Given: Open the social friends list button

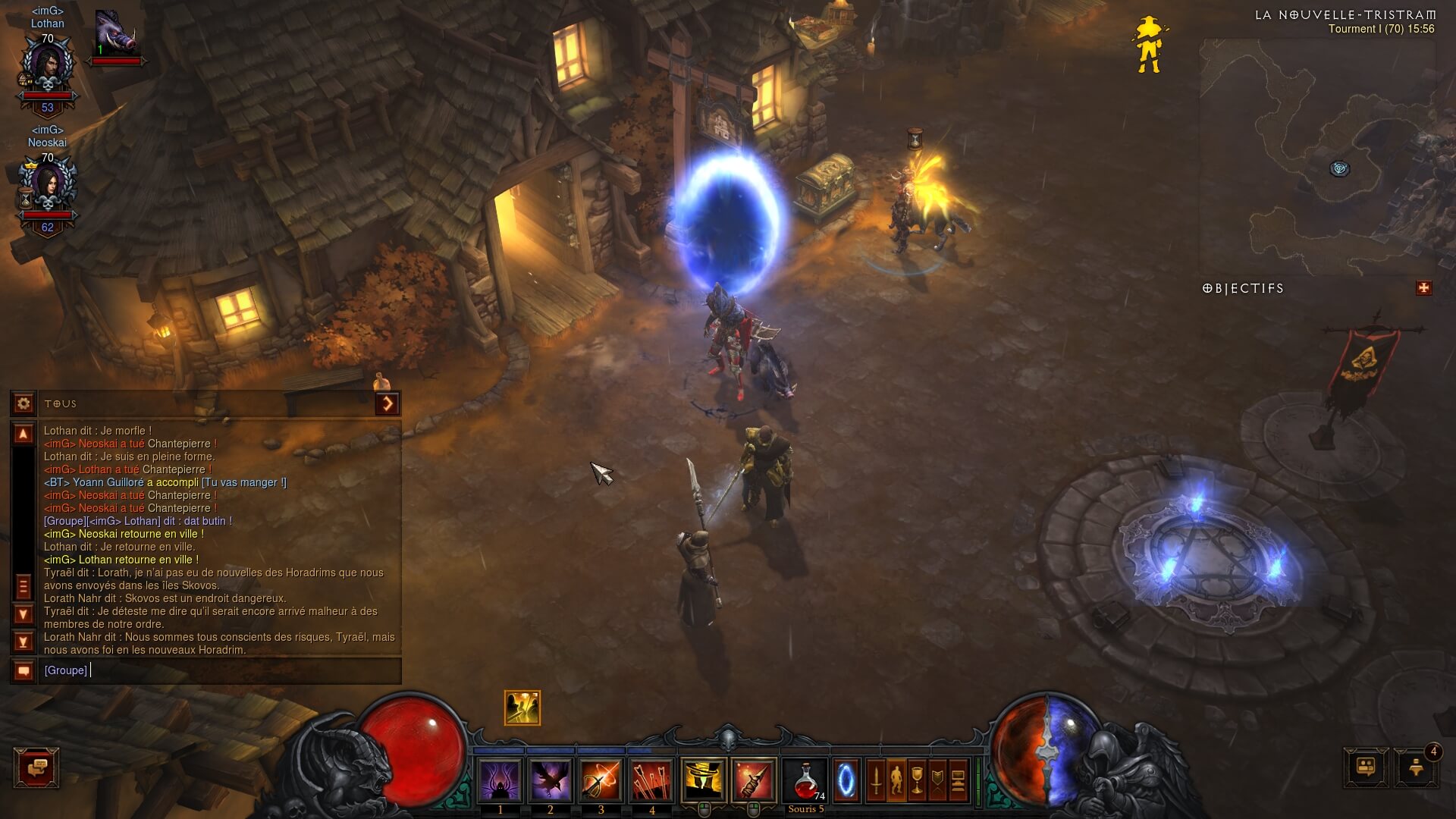Looking at the screenshot, I should tap(1366, 767).
